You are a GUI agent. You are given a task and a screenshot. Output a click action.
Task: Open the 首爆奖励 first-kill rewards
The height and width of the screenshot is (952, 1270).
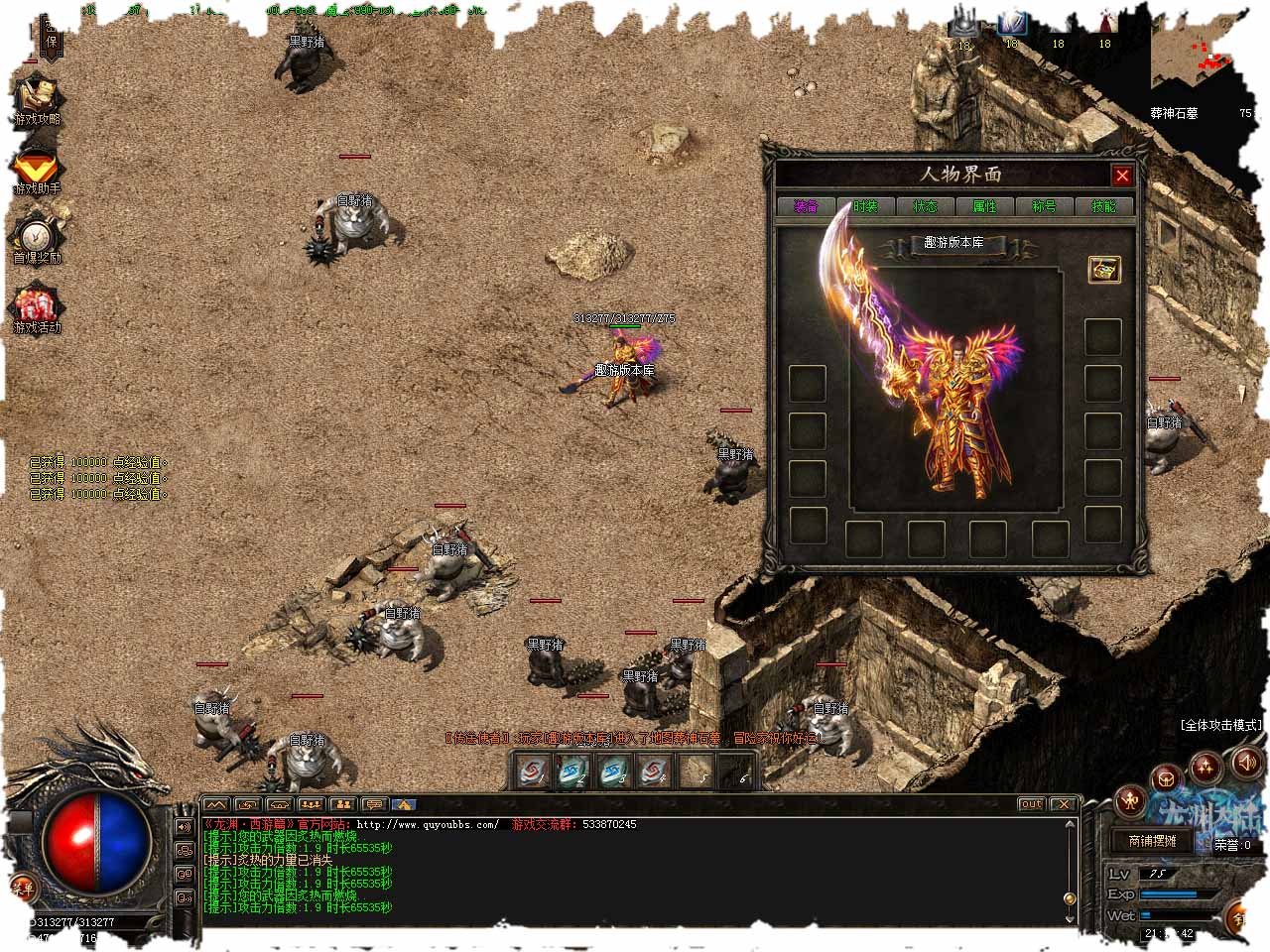[x=37, y=239]
